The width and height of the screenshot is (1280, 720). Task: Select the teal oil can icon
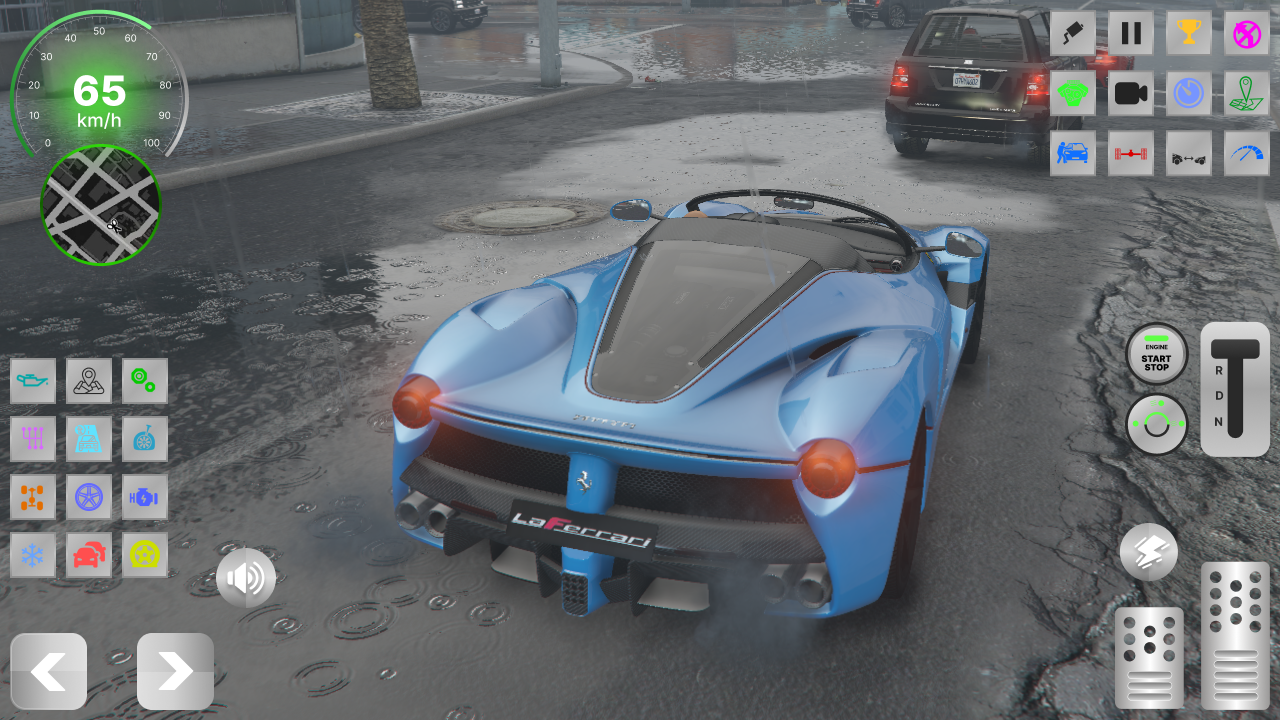click(x=33, y=381)
